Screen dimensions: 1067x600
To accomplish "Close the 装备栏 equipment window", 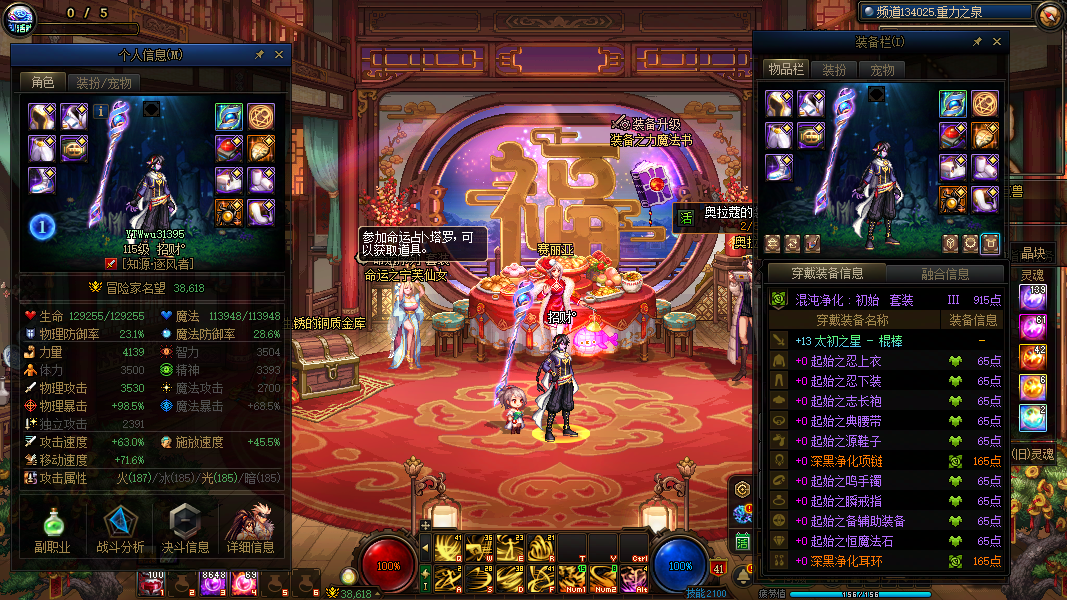I will tap(996, 42).
